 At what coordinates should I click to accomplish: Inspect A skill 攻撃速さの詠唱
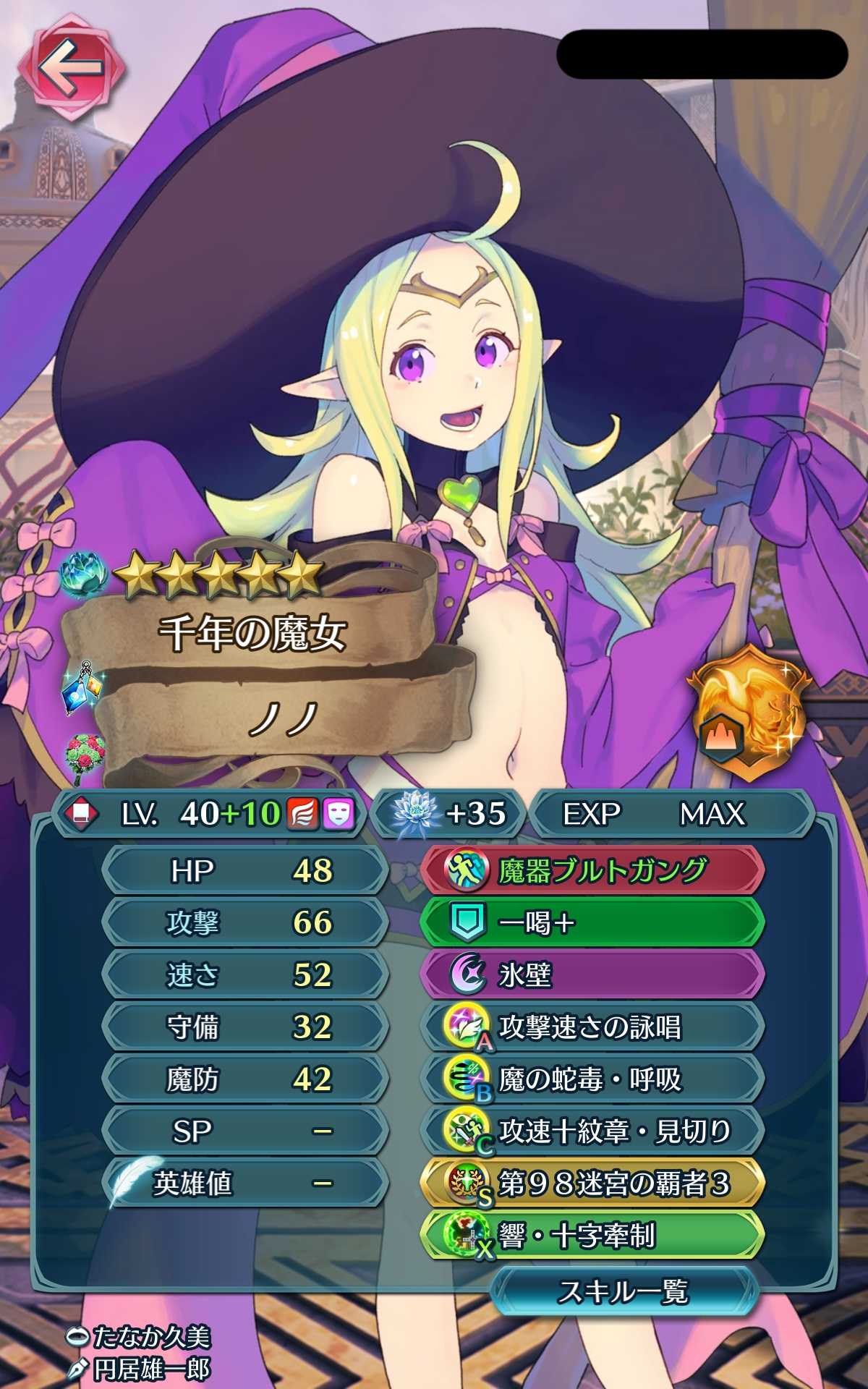[592, 1027]
